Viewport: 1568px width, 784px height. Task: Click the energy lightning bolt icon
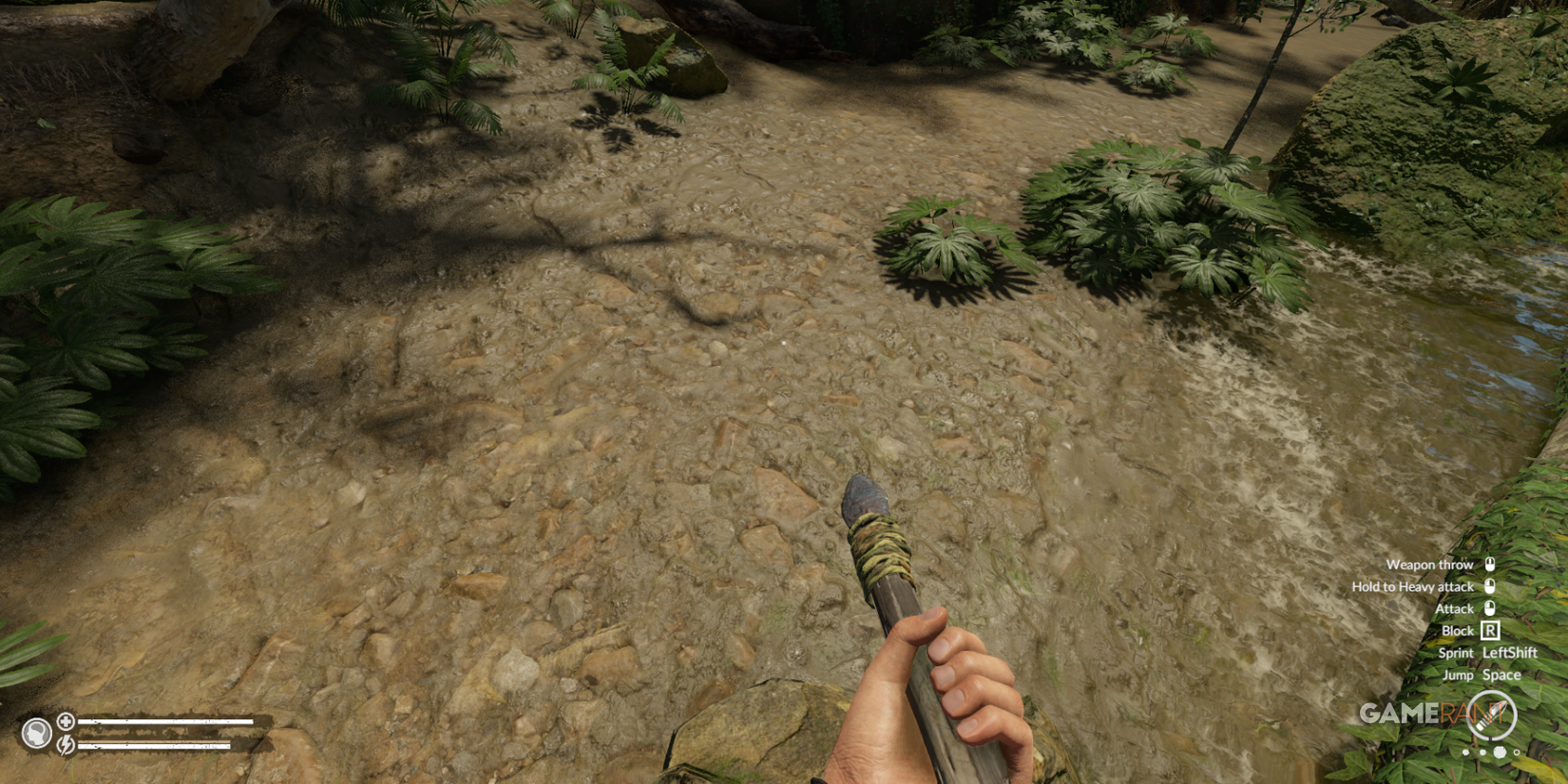pyautogui.click(x=66, y=745)
